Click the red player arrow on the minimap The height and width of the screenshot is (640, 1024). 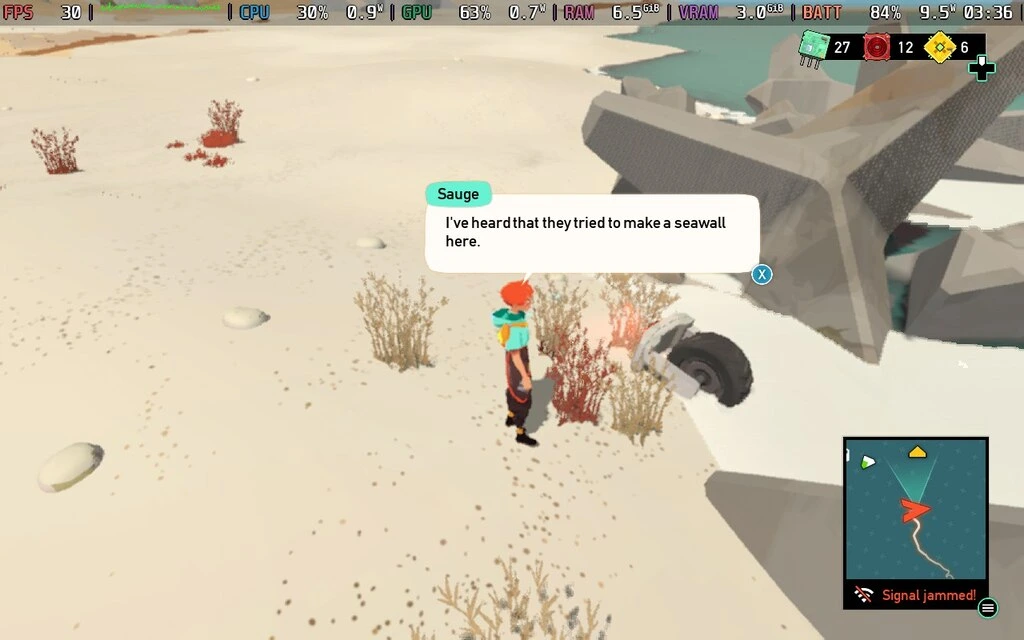click(914, 511)
